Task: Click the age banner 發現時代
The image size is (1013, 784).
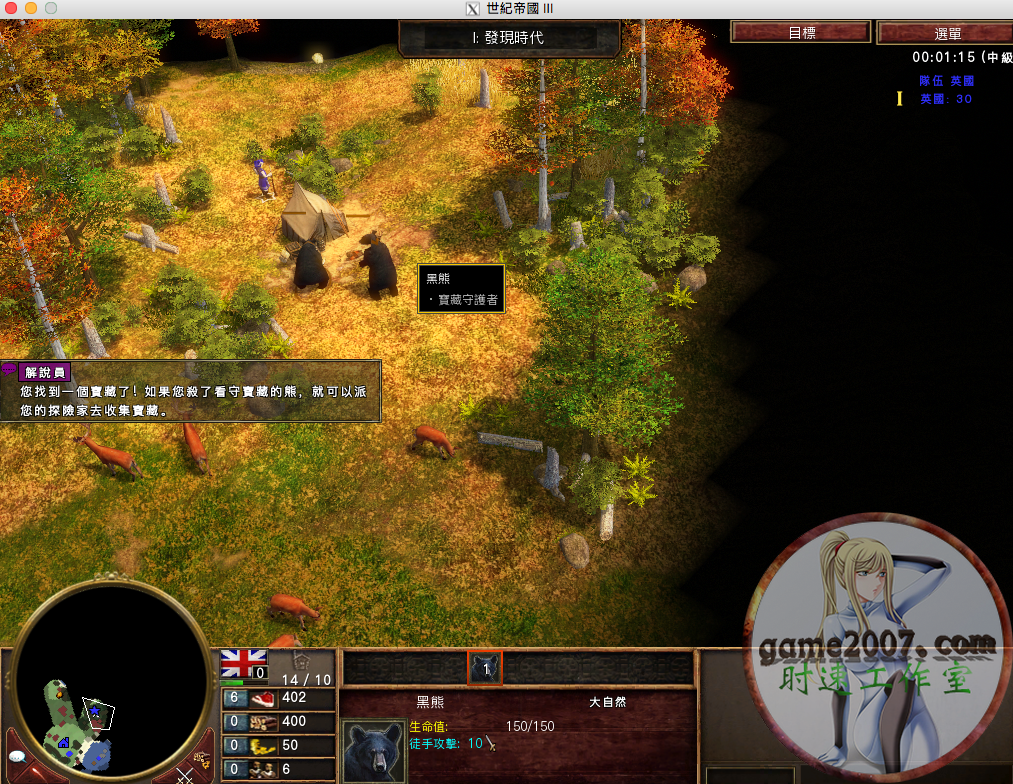Action: coord(508,38)
